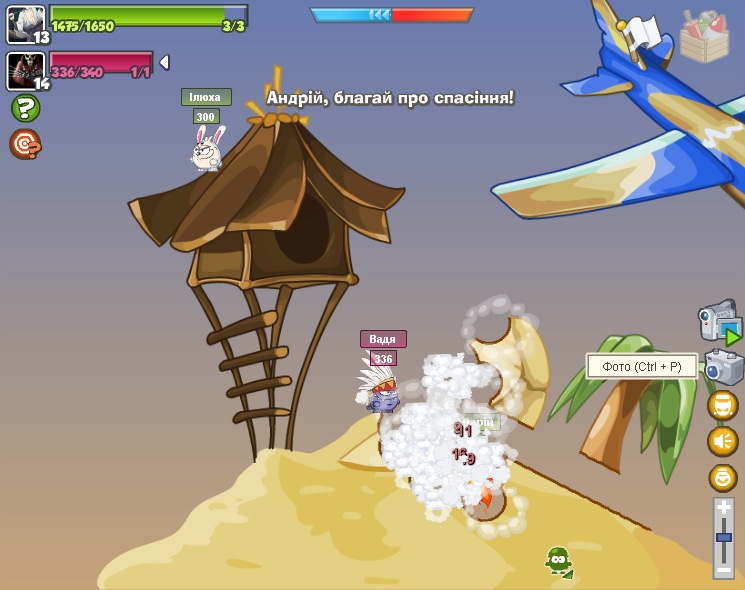This screenshot has width=745, height=590.
Task: Click the white surrender flag
Action: (x=643, y=33)
